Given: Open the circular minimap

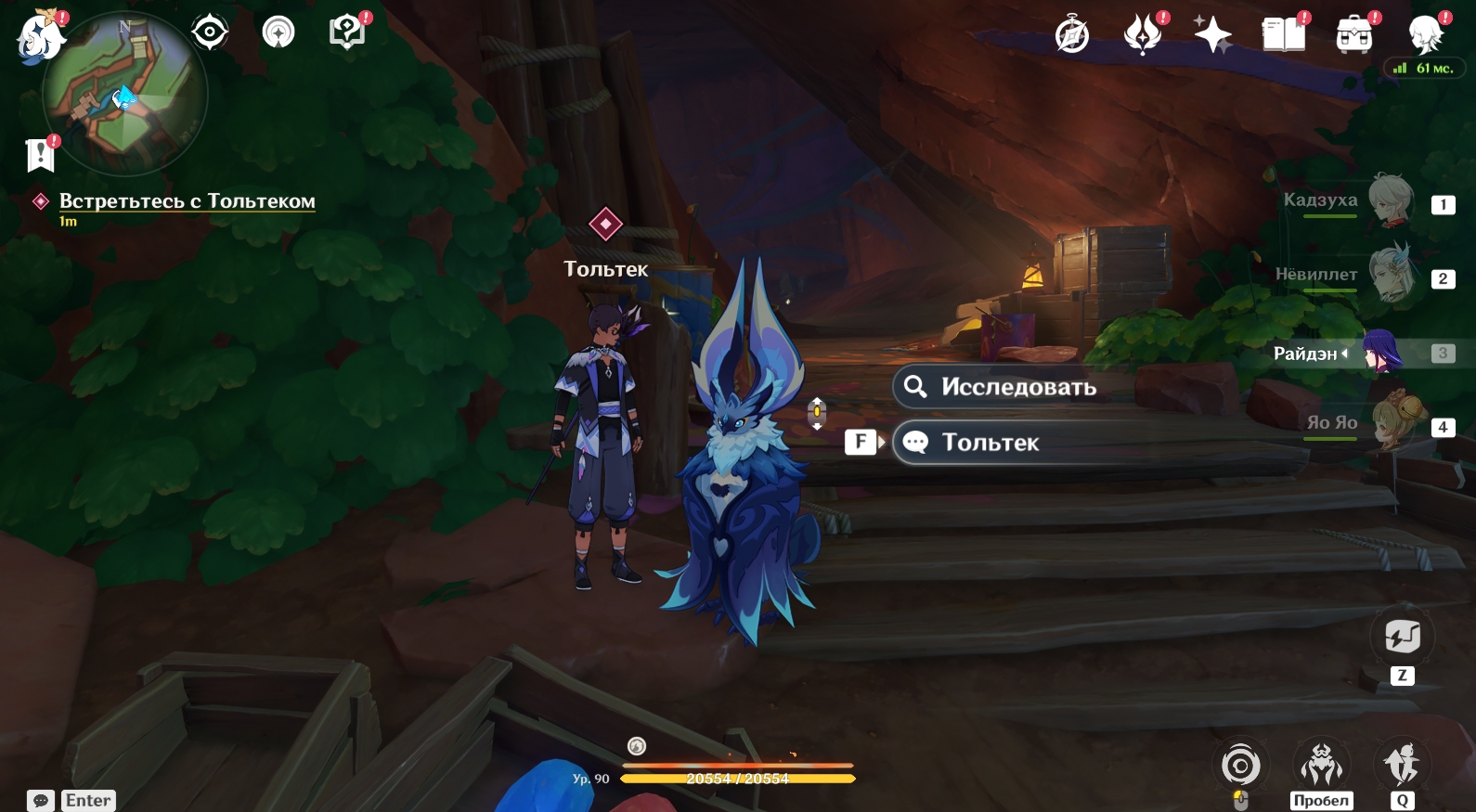Looking at the screenshot, I should [x=124, y=94].
